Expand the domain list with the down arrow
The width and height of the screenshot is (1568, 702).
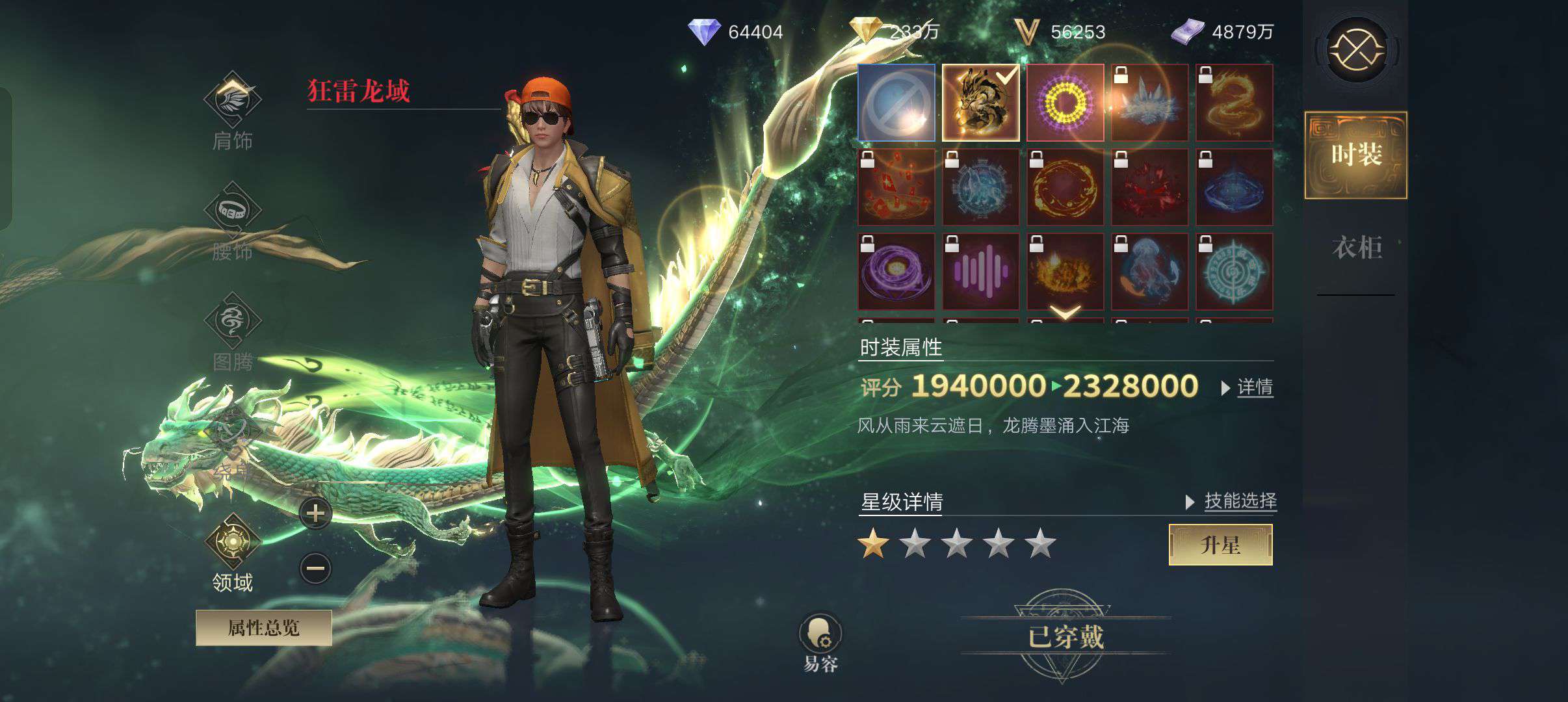(x=1065, y=313)
